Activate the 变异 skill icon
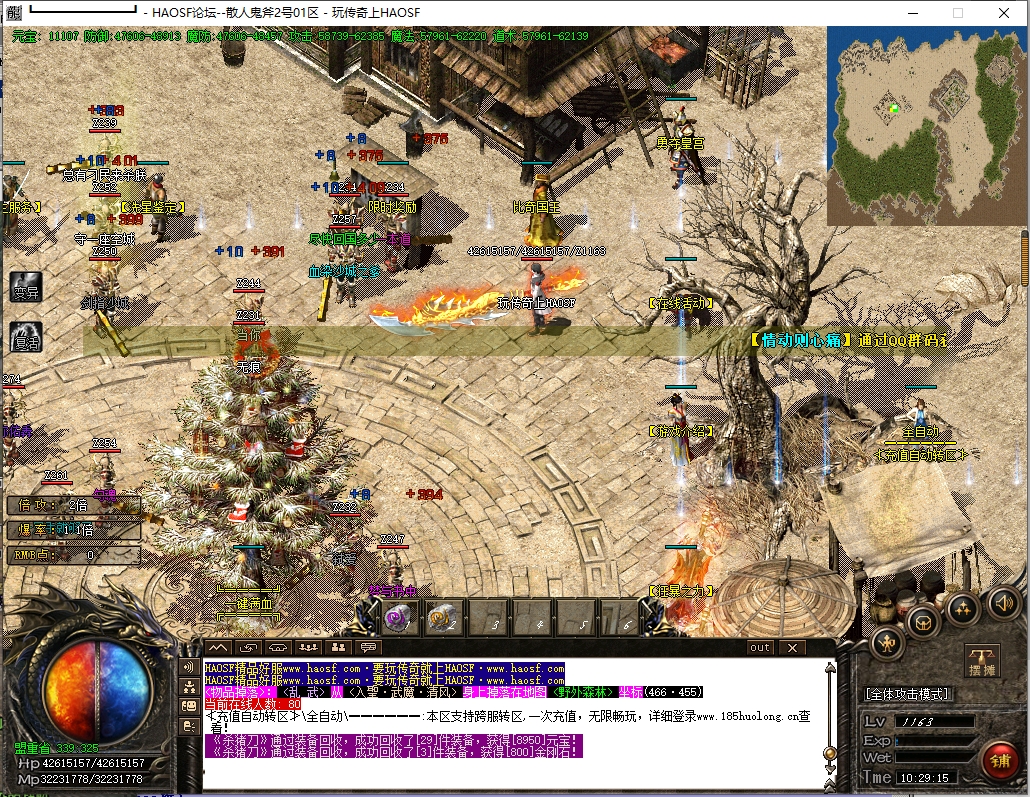 click(26, 287)
